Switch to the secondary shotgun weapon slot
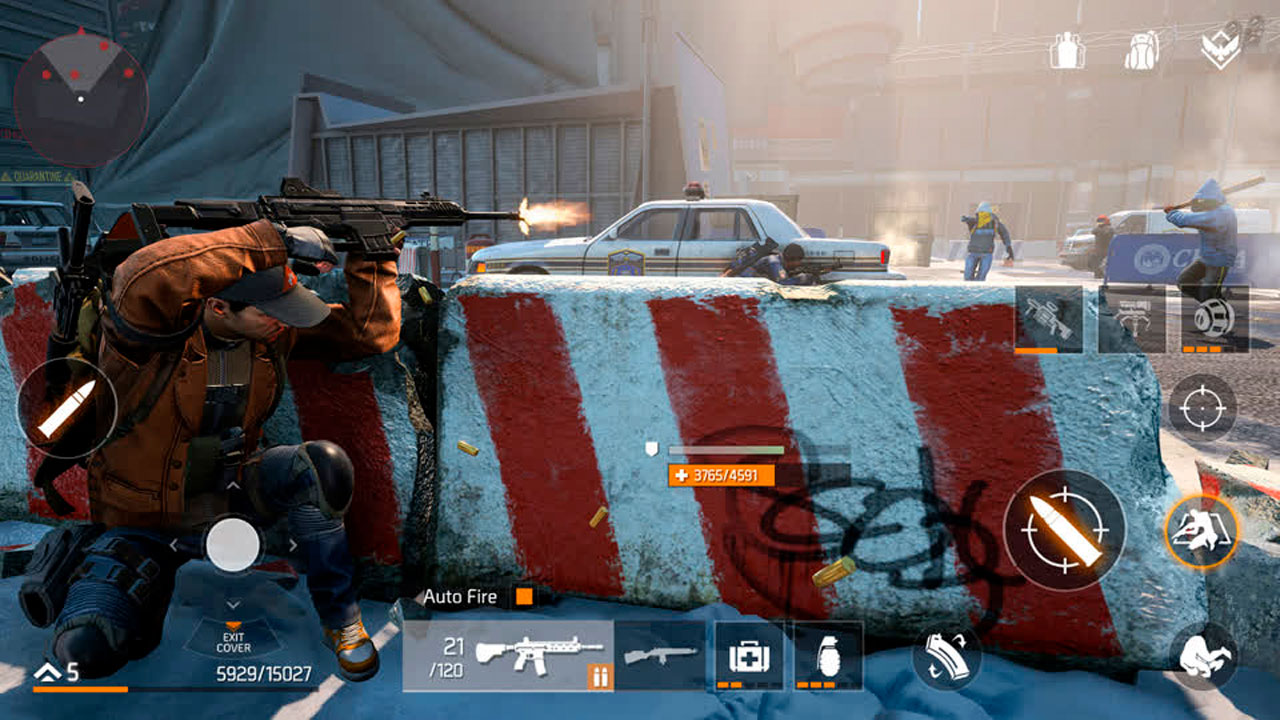1280x720 pixels. pos(660,655)
